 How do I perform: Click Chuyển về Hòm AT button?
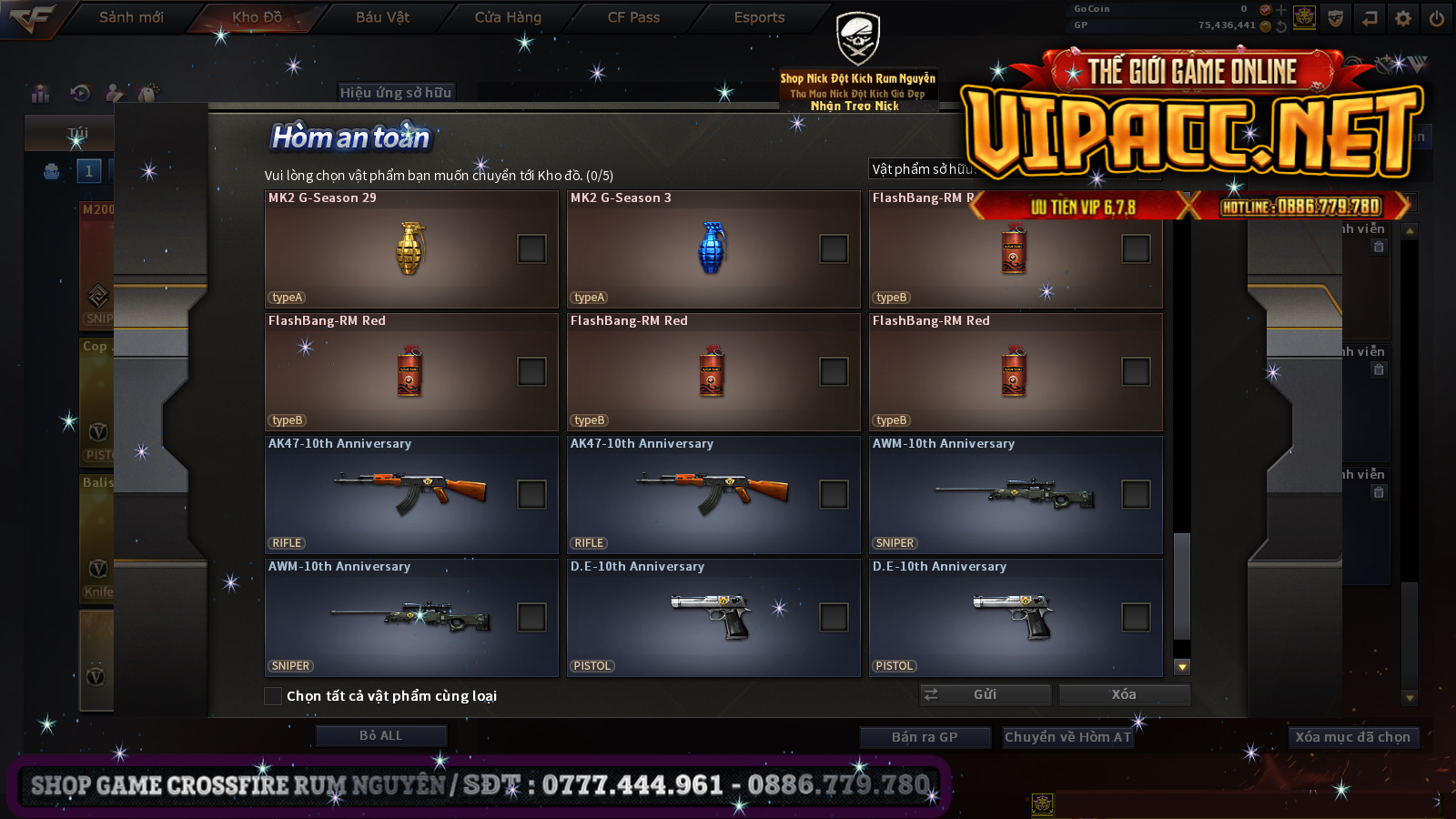point(1067,737)
